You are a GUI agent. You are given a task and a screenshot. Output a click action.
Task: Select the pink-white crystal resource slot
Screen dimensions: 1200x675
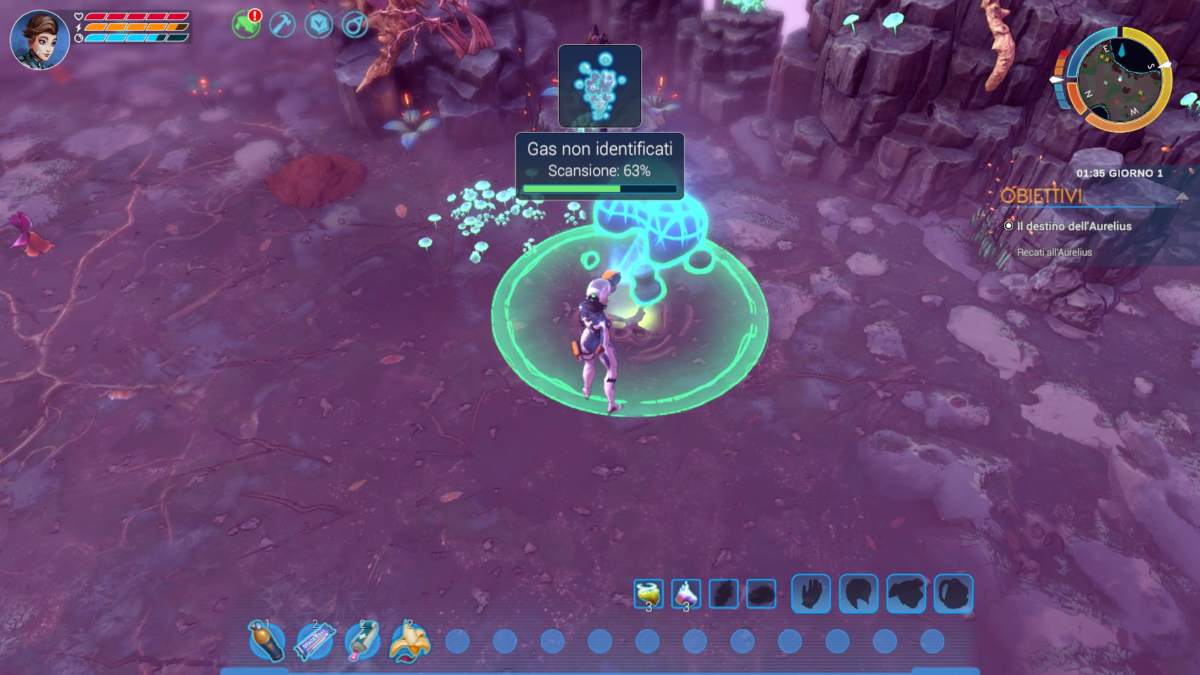(x=686, y=594)
